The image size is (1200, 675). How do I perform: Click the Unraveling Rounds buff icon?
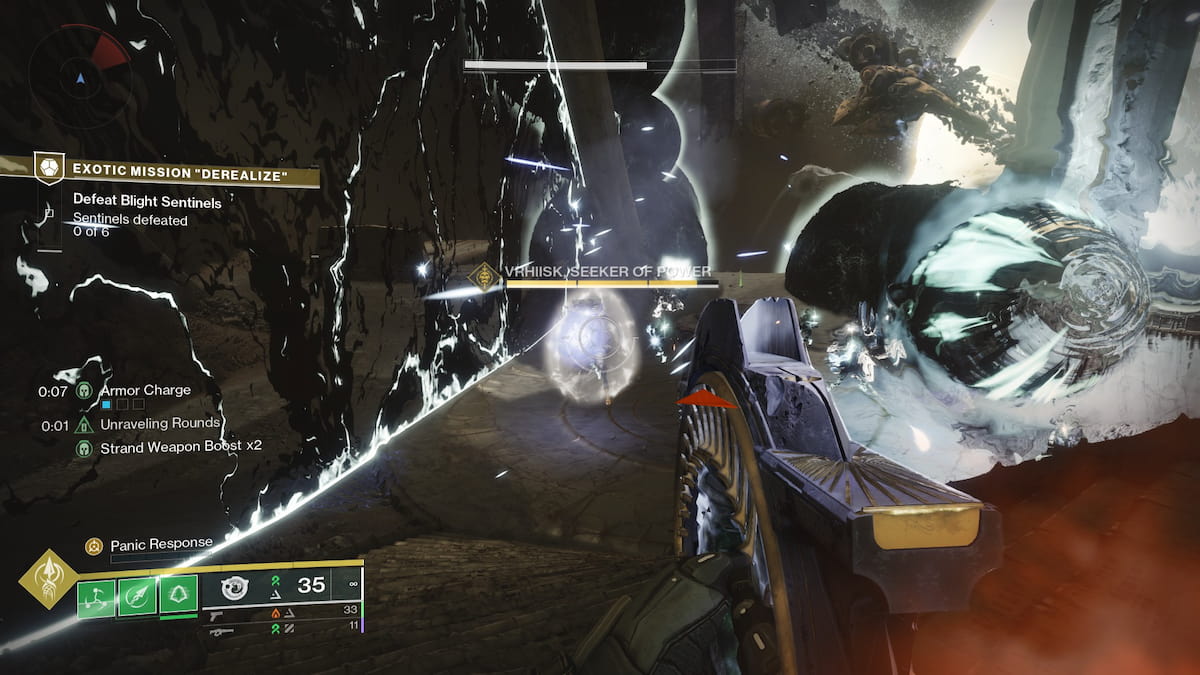tap(84, 425)
